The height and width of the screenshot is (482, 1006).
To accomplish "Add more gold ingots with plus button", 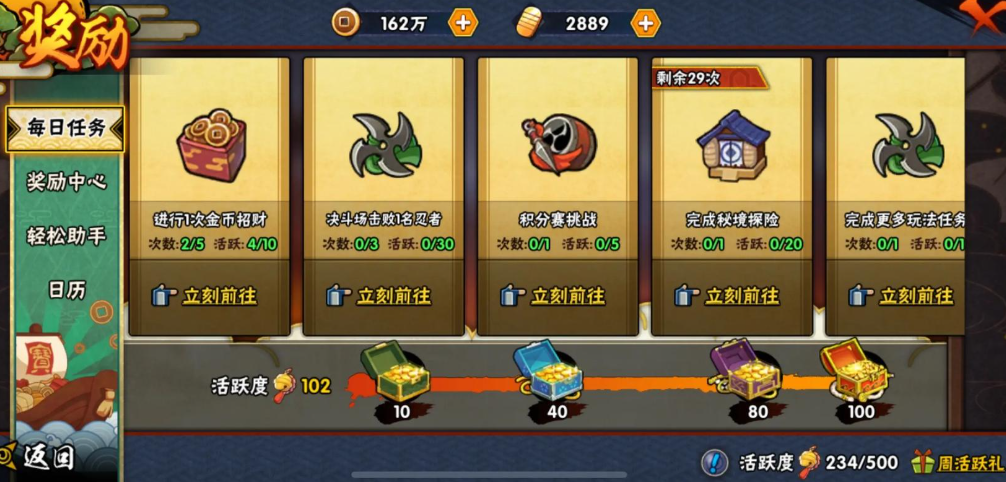I will pyautogui.click(x=646, y=22).
